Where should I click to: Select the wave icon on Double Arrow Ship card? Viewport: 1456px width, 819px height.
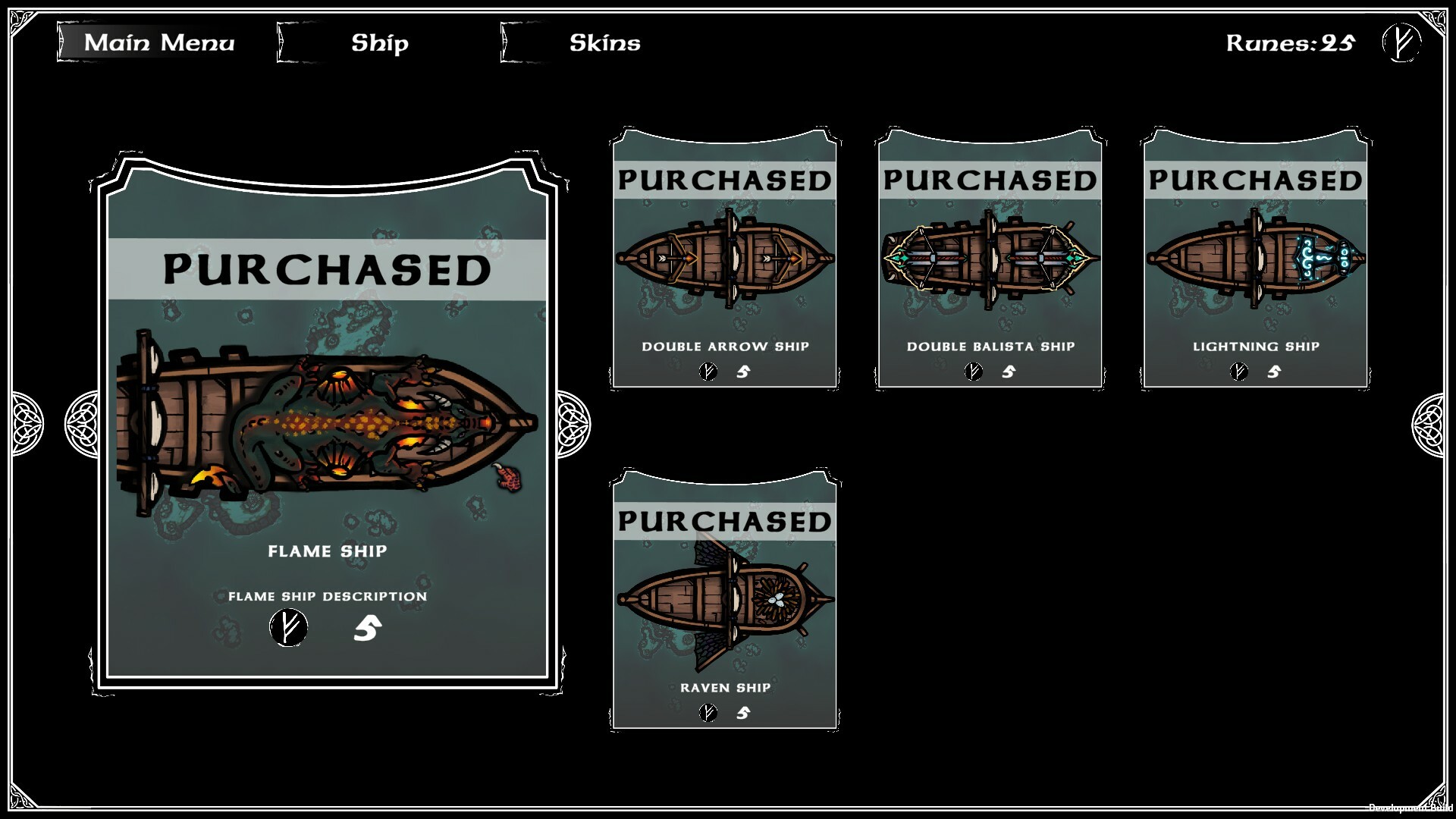(x=744, y=371)
